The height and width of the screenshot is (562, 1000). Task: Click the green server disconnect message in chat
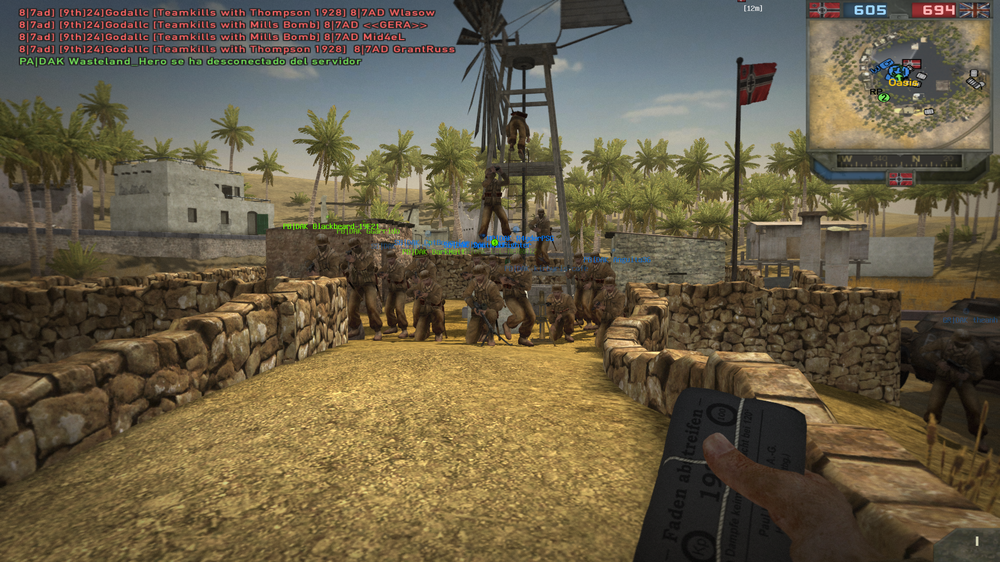(x=190, y=61)
